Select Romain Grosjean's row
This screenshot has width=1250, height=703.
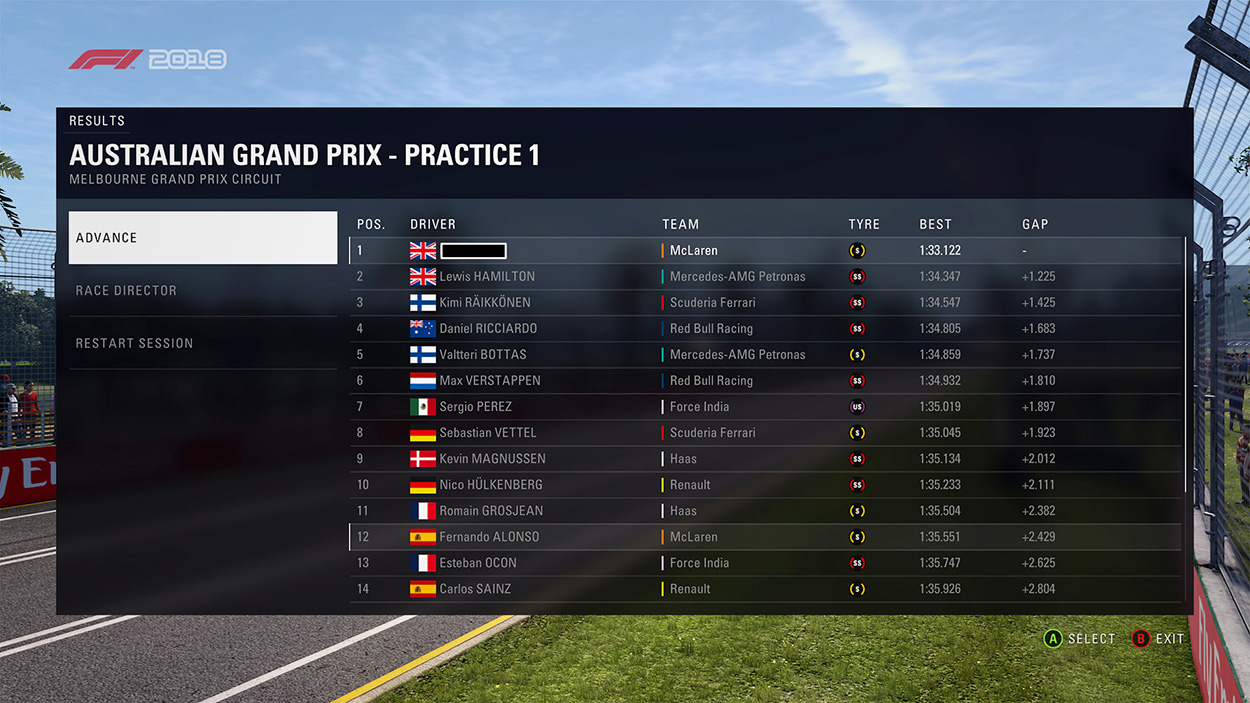point(765,511)
